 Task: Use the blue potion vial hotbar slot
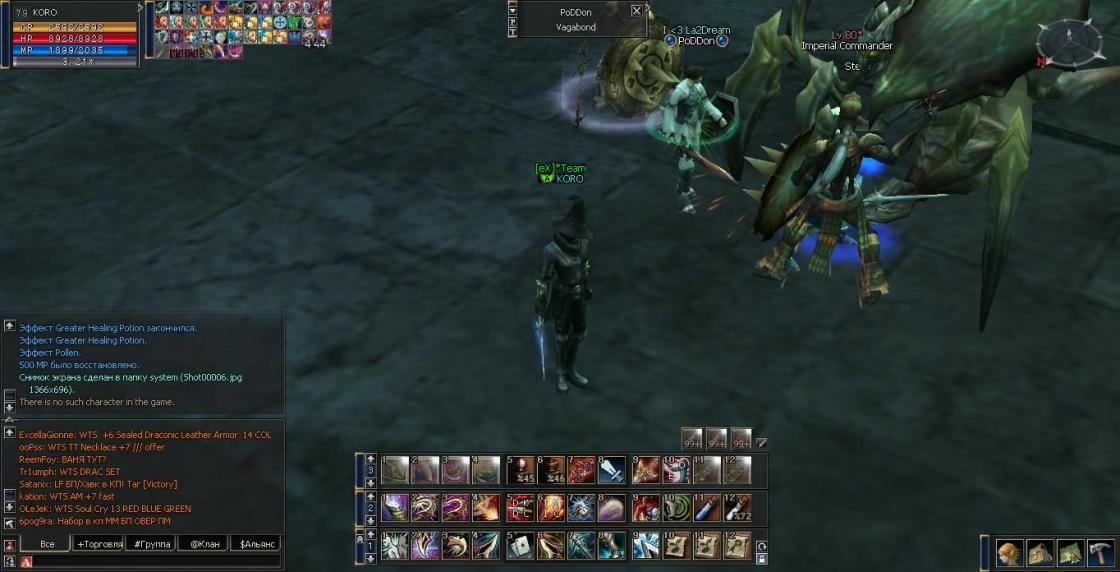(706, 507)
